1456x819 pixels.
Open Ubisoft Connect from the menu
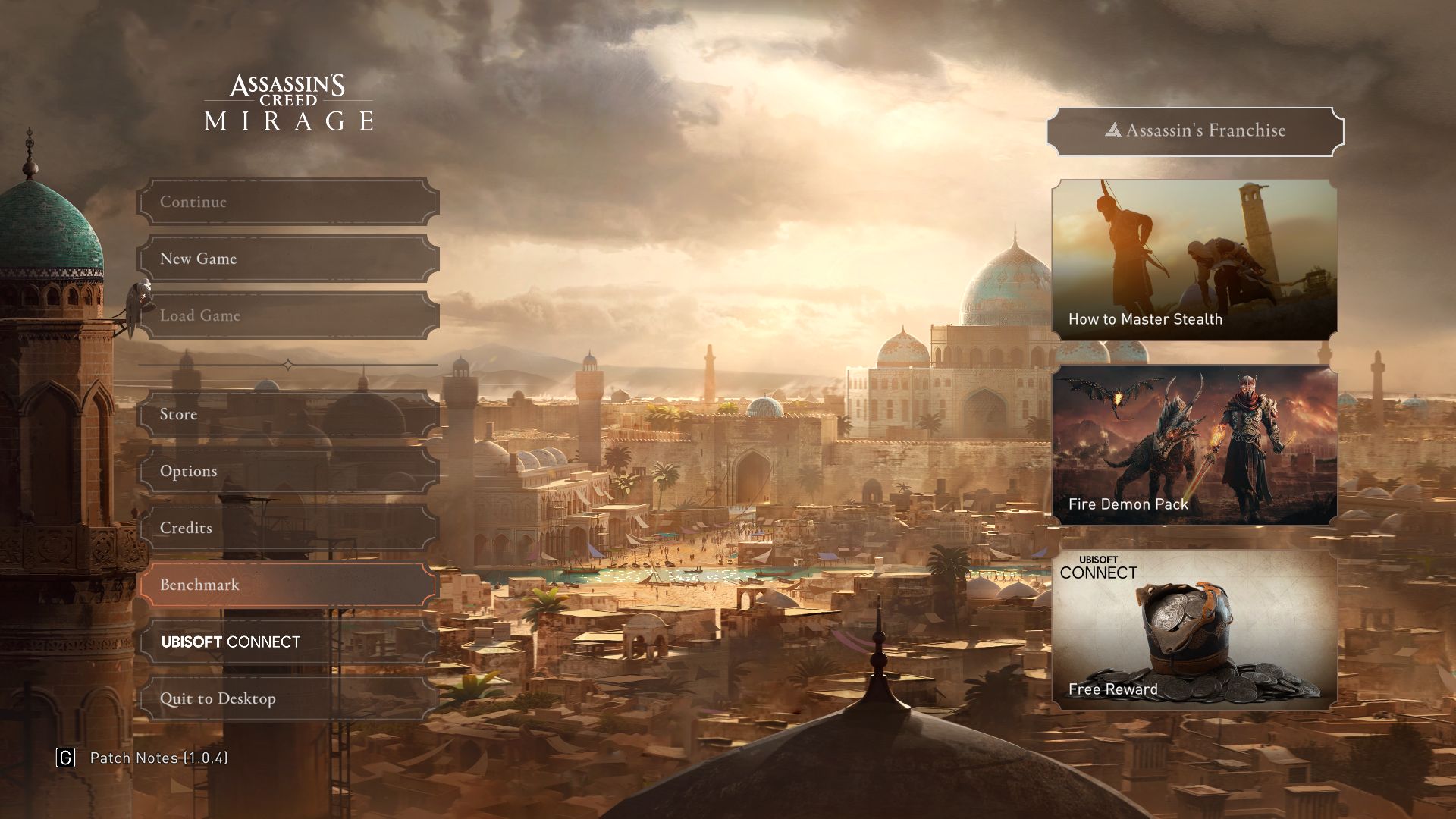point(288,642)
